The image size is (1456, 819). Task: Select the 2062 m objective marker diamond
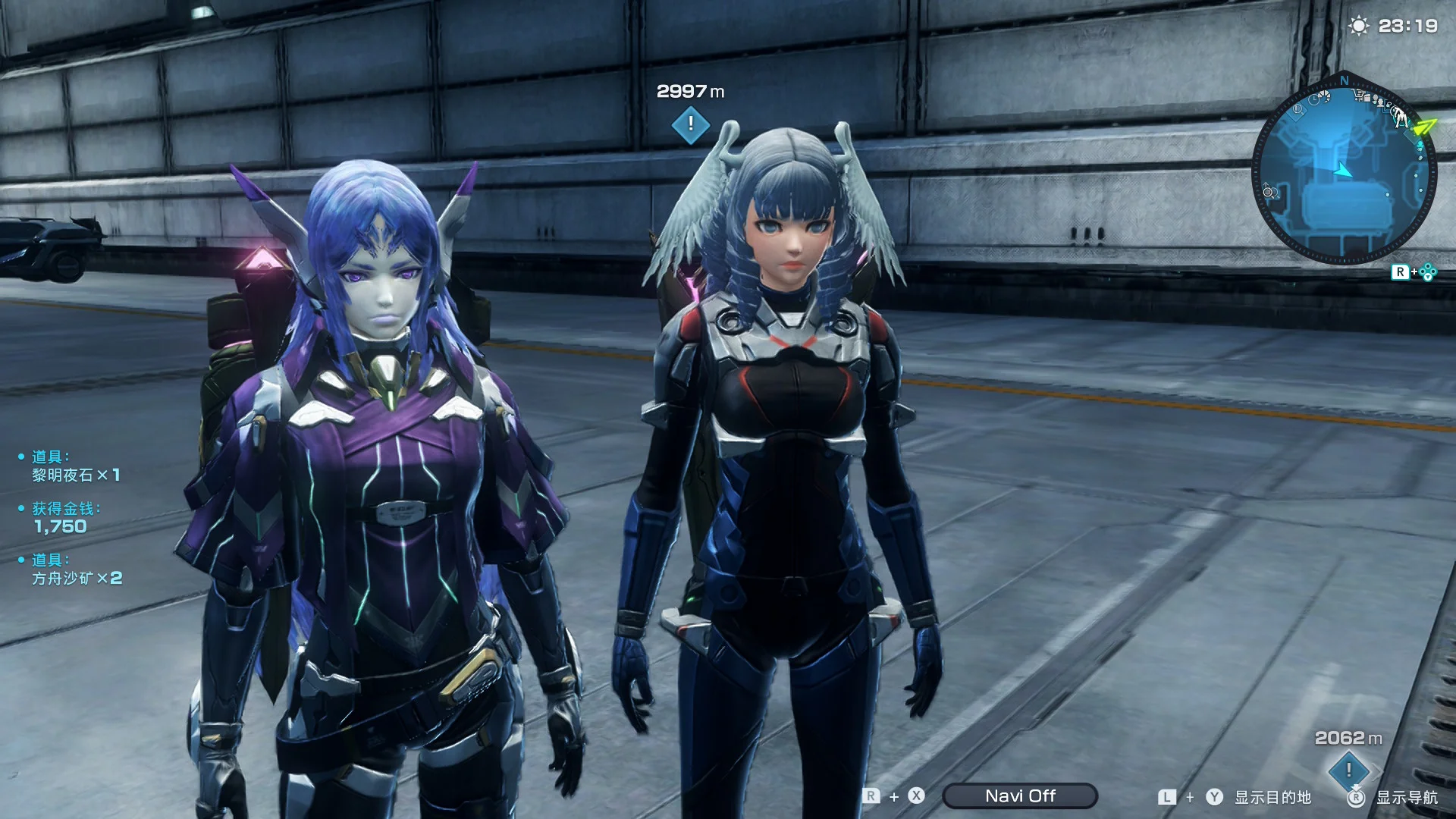pyautogui.click(x=1348, y=770)
